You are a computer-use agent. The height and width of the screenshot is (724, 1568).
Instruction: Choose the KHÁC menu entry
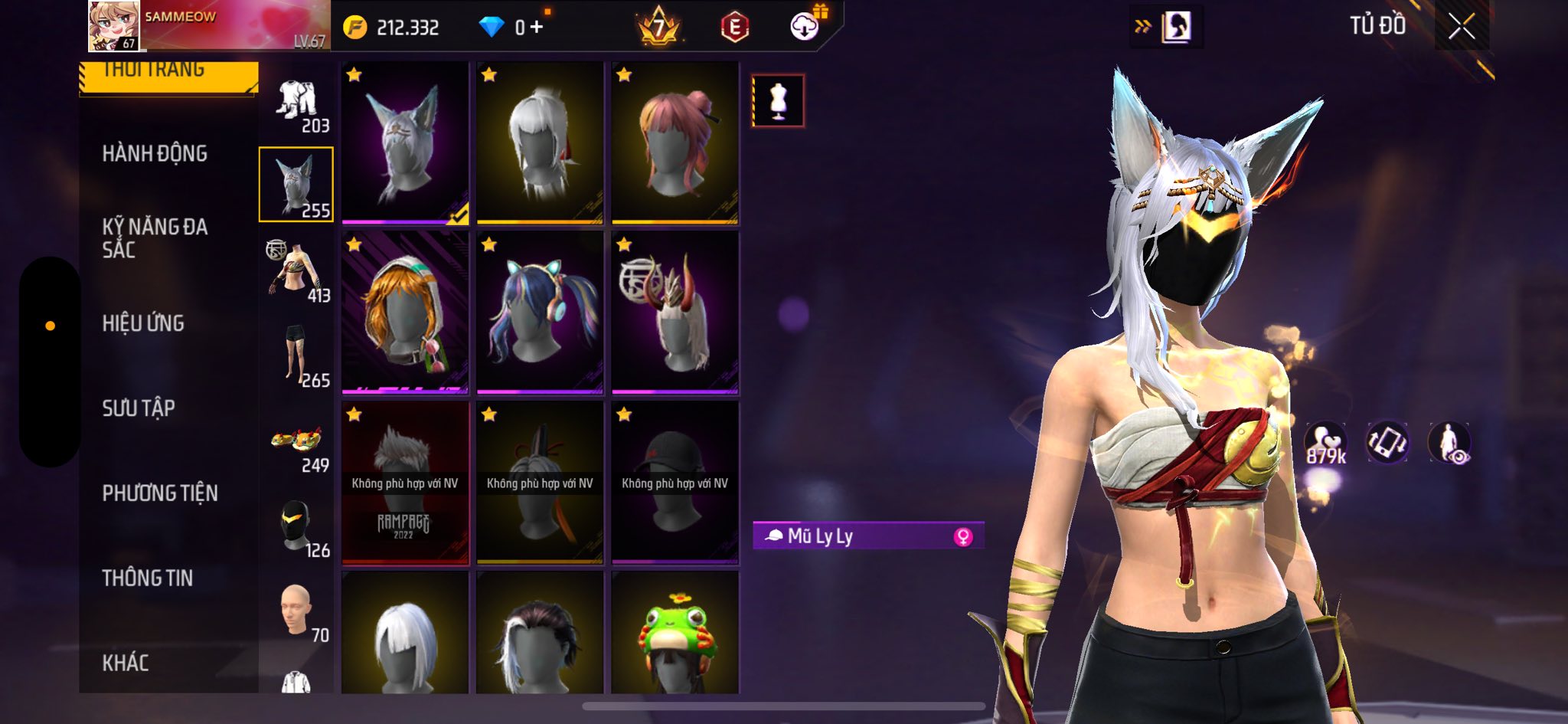[x=126, y=663]
